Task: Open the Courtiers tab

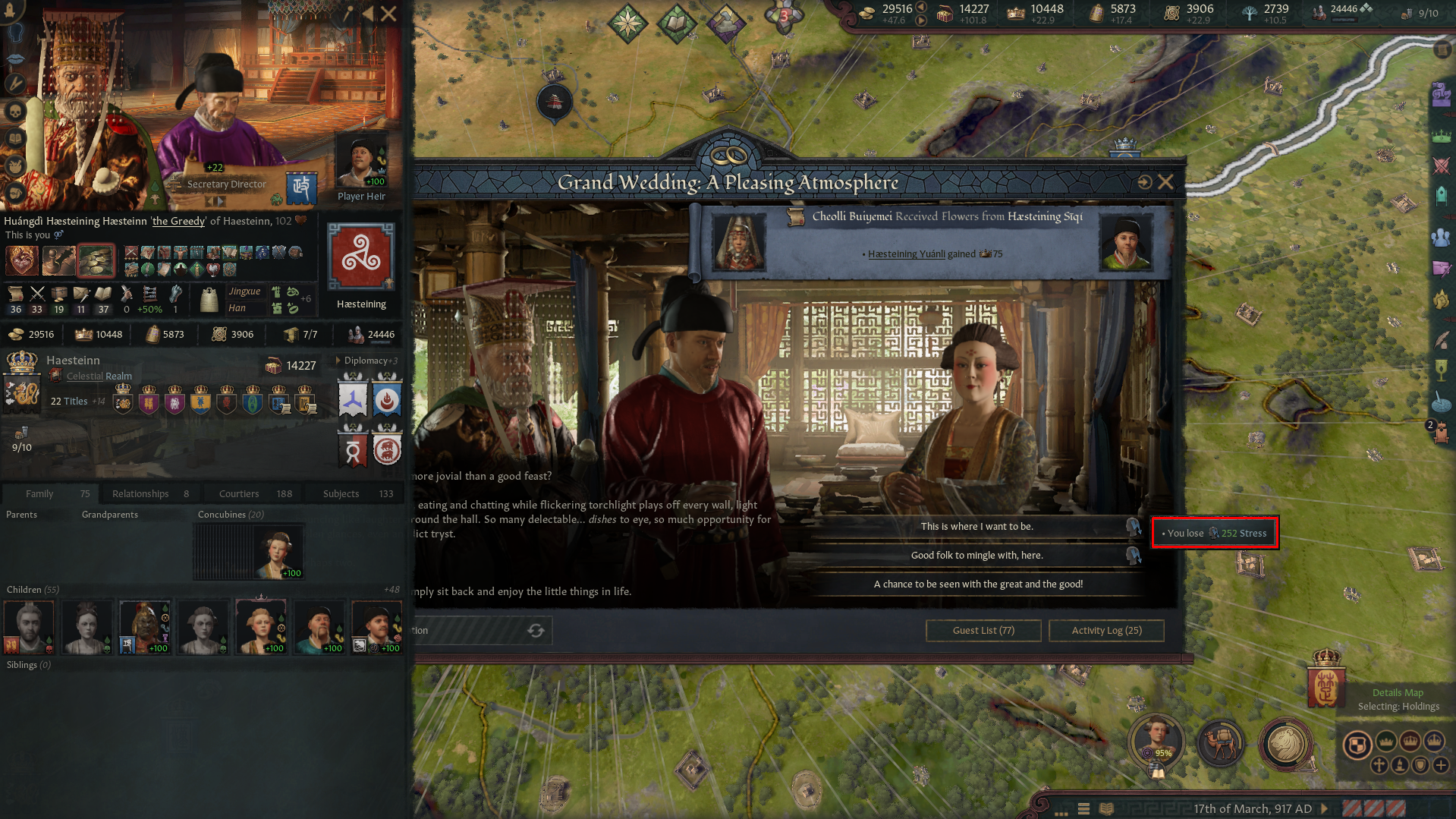Action: [239, 494]
